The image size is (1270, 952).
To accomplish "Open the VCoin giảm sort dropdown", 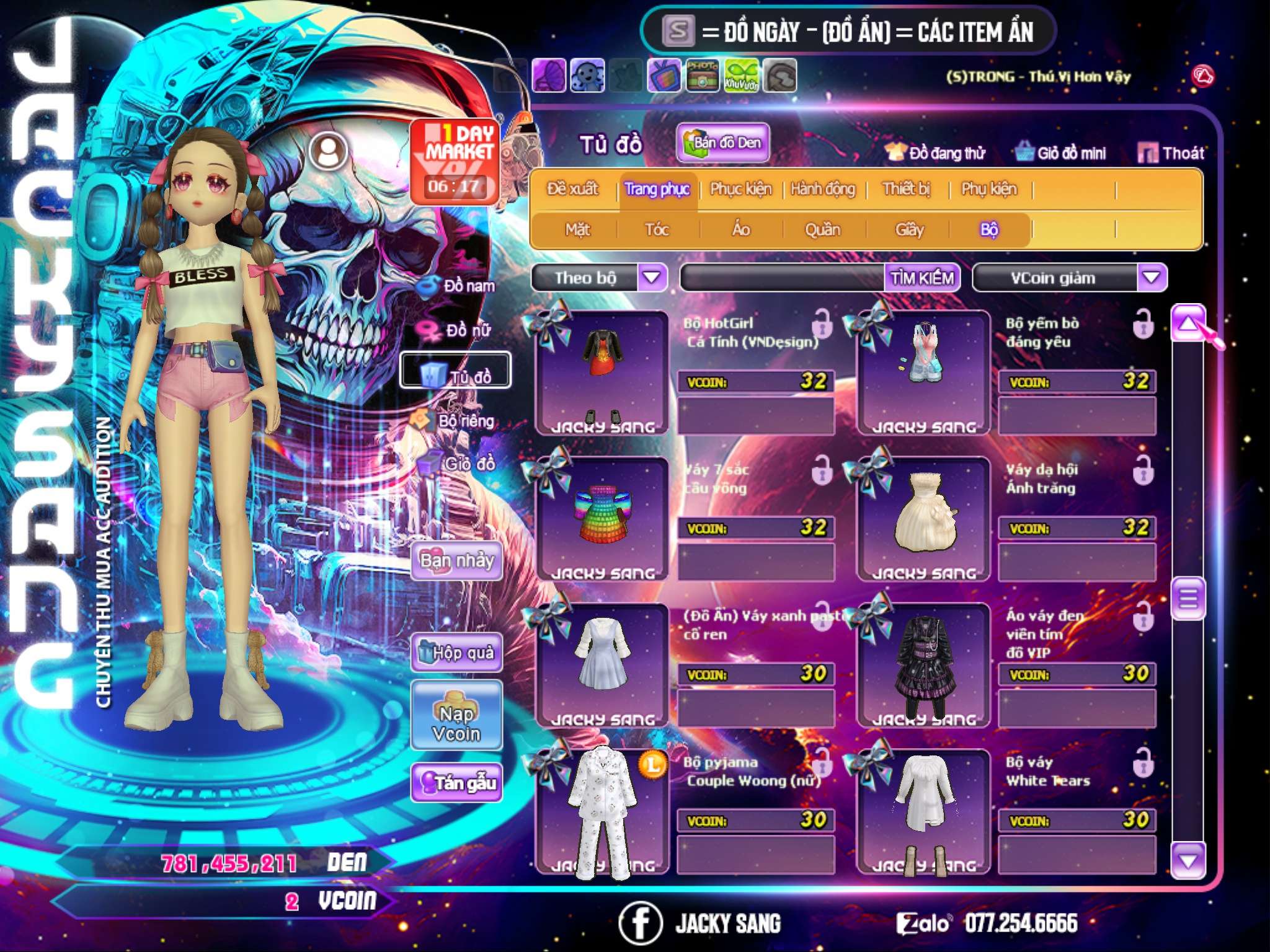I will point(1152,277).
